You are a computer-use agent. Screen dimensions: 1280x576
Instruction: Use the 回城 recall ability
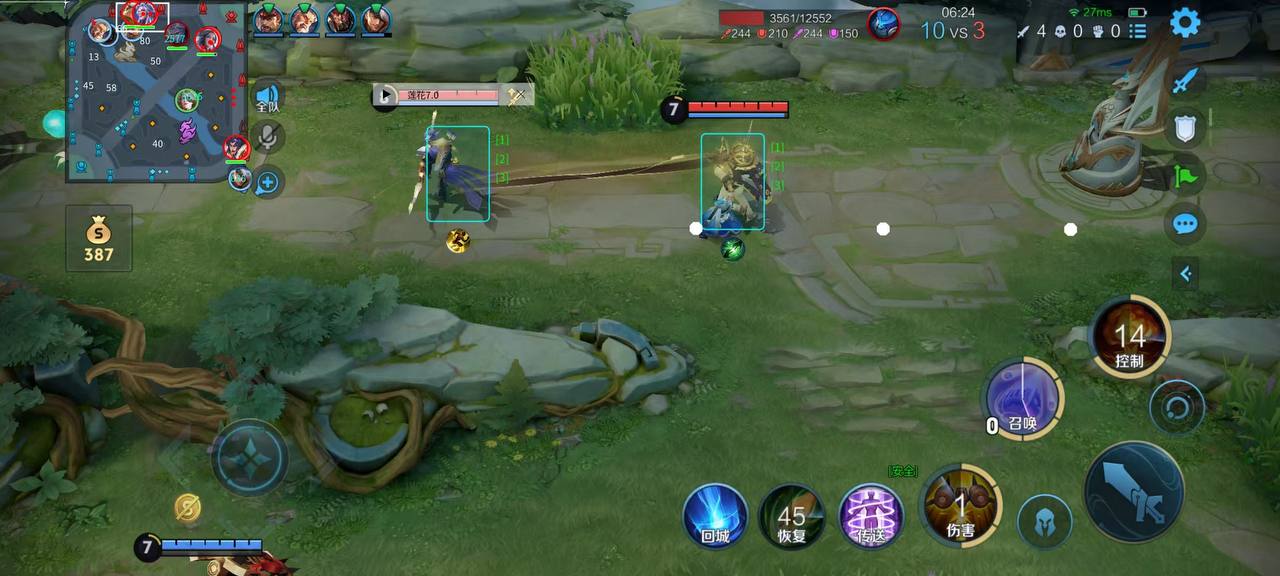pos(715,516)
